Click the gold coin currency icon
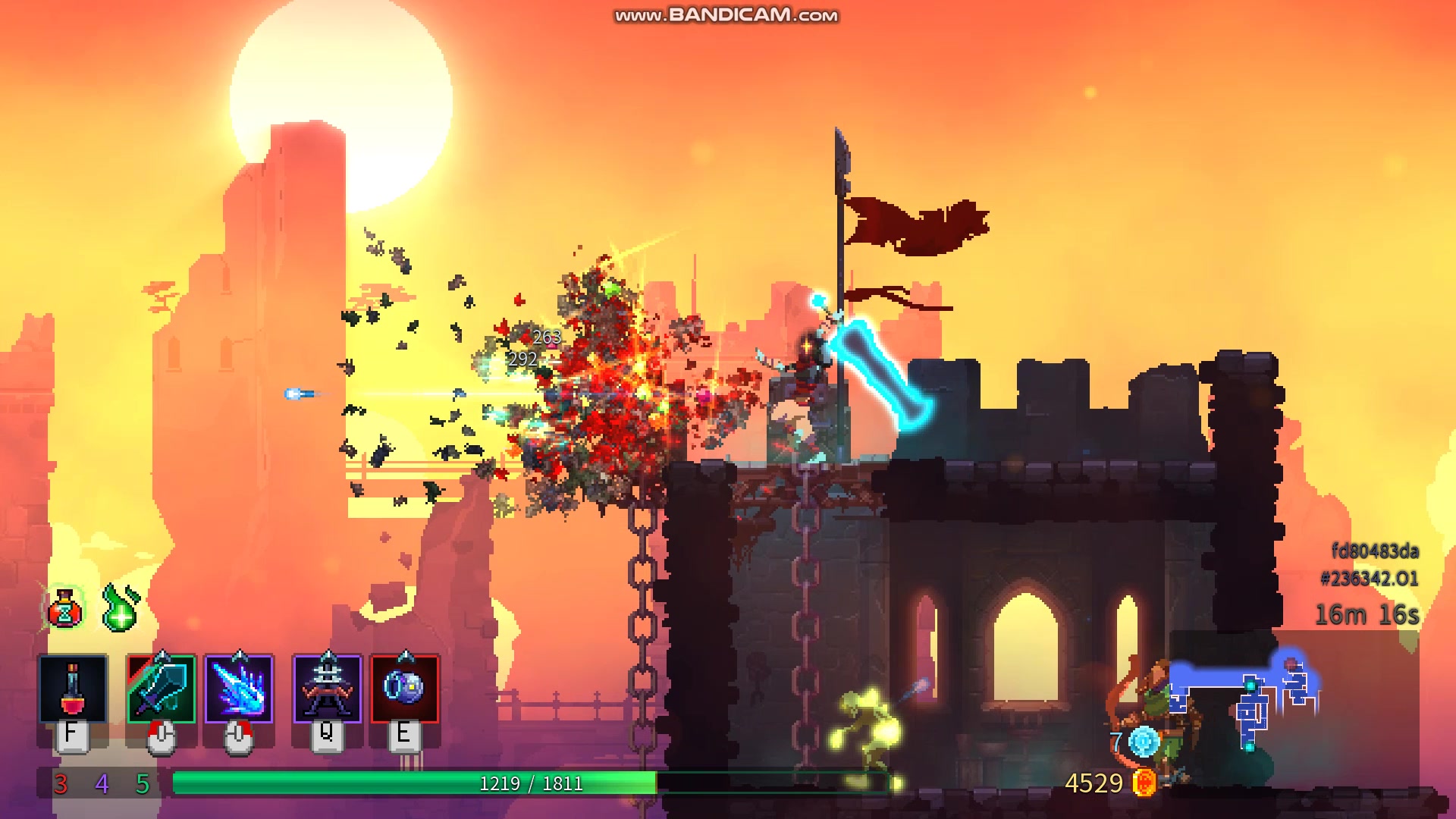Image resolution: width=1456 pixels, height=819 pixels. pos(1144,783)
